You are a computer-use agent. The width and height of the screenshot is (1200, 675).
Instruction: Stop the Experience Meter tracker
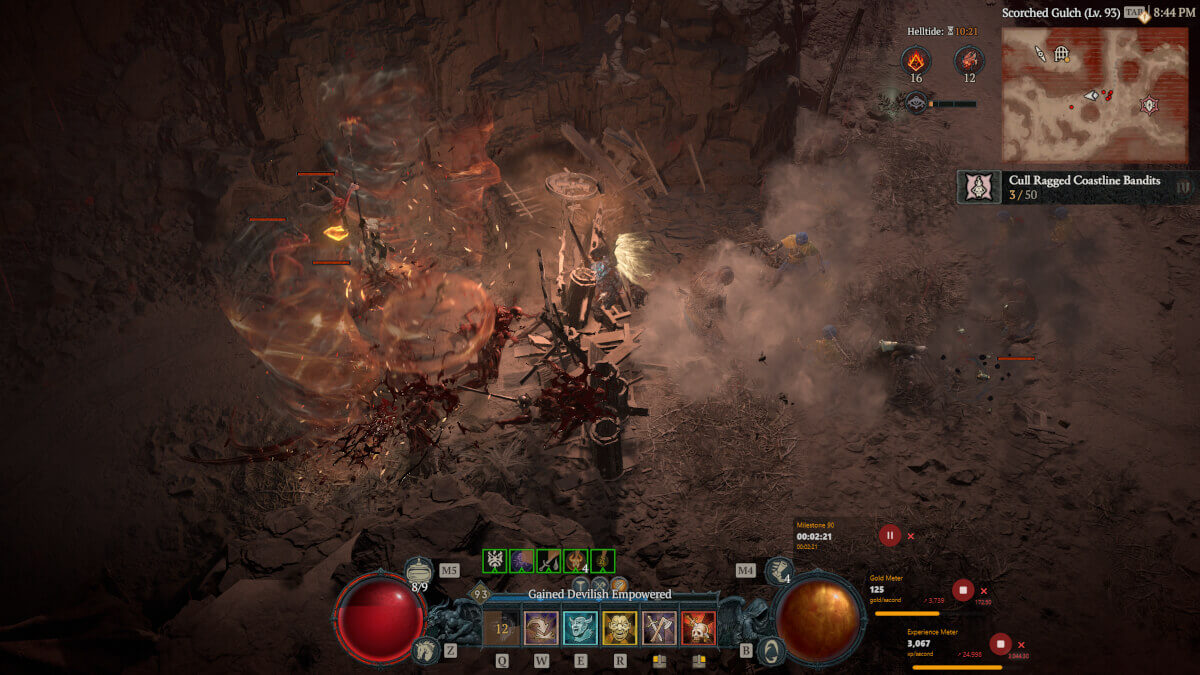coord(1000,644)
